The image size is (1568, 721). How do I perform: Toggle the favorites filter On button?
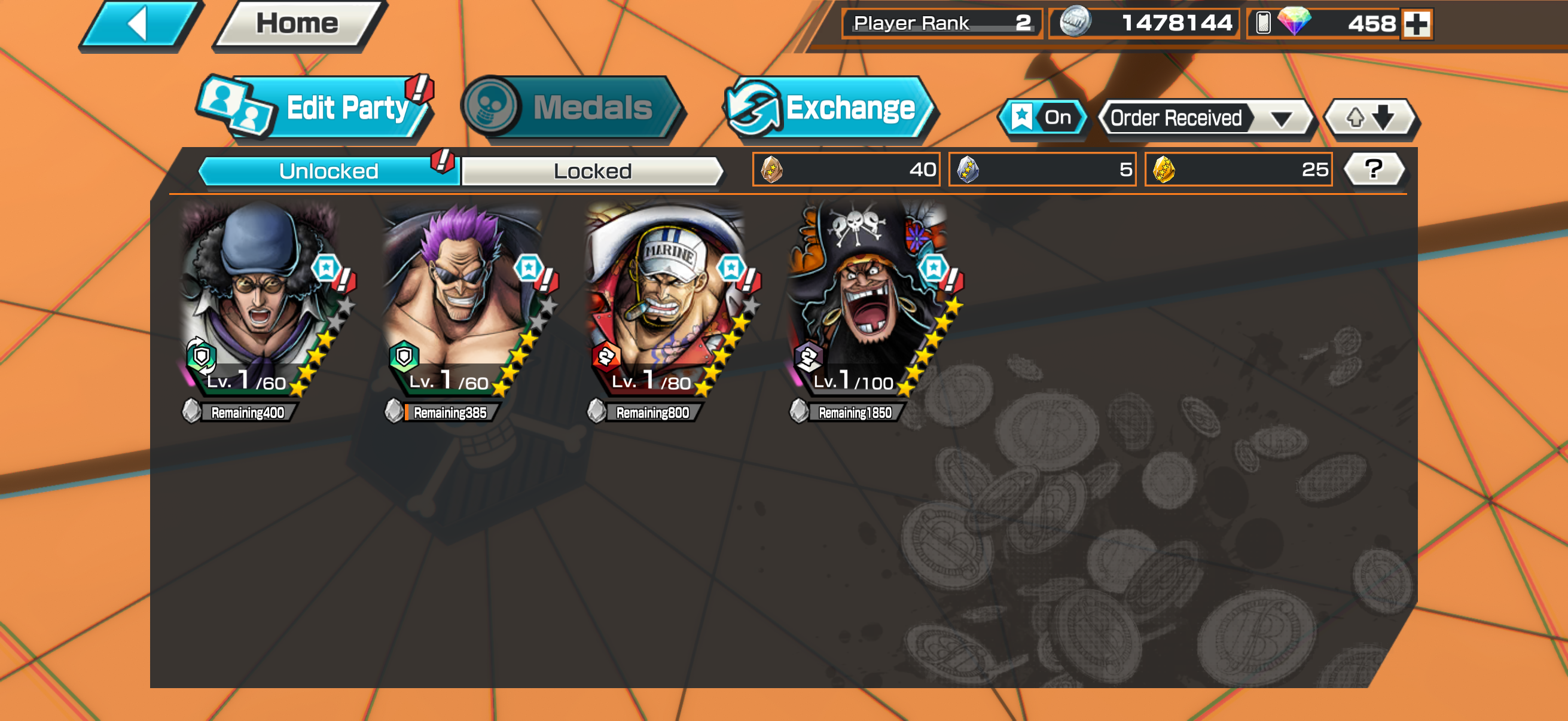coord(1043,117)
